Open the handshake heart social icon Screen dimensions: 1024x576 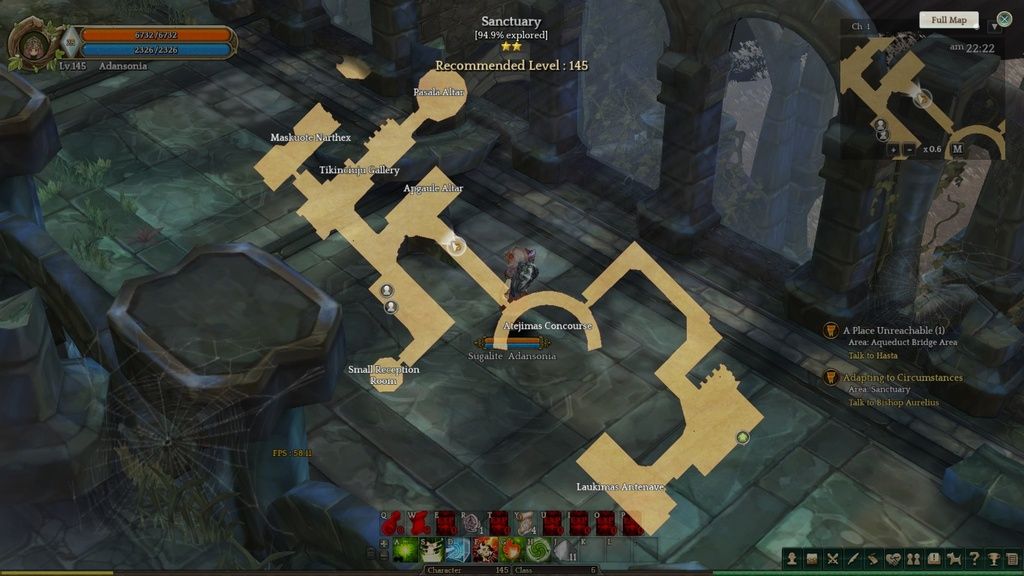coord(894,559)
